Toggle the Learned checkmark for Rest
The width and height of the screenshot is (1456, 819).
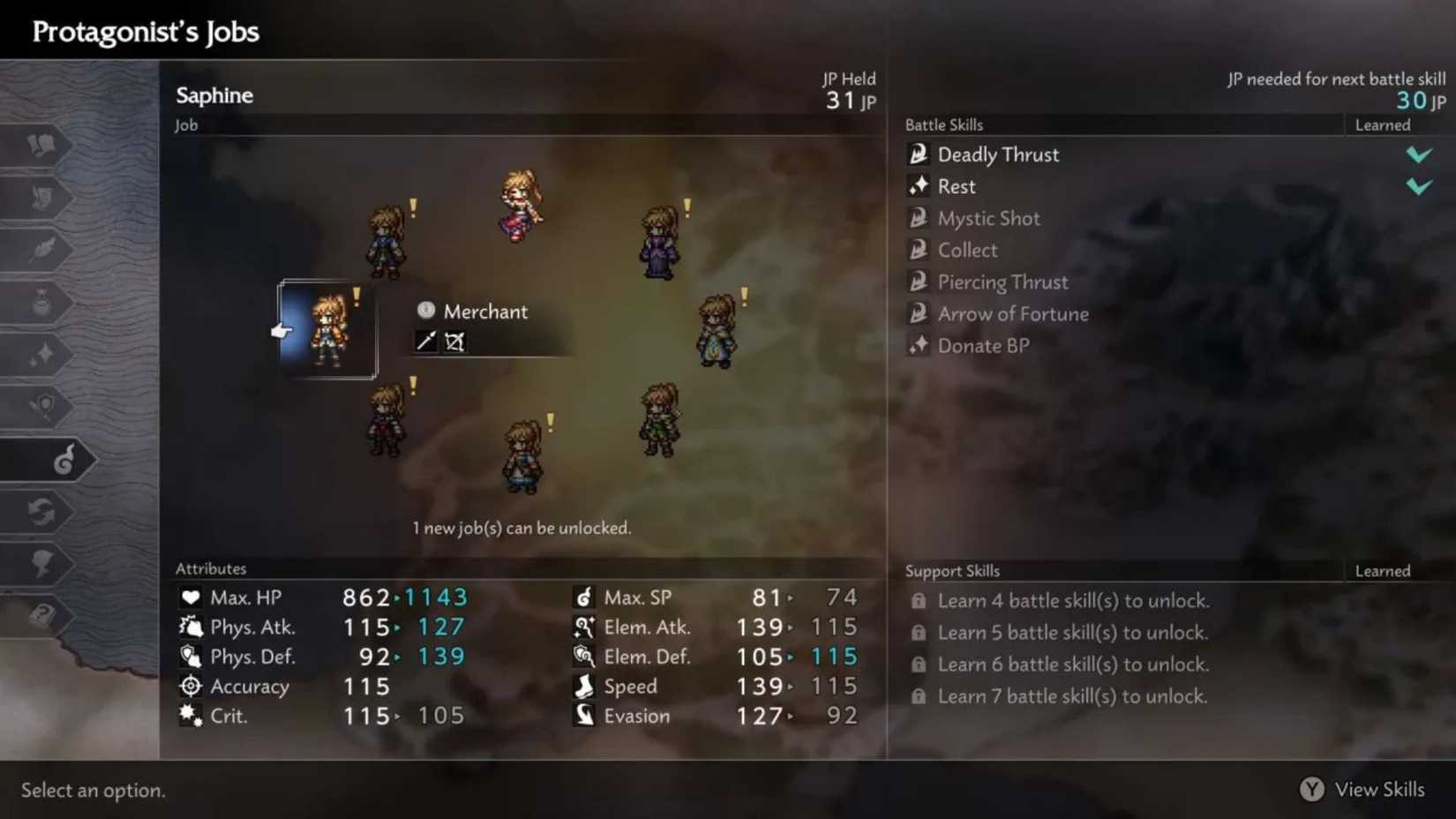click(x=1420, y=185)
